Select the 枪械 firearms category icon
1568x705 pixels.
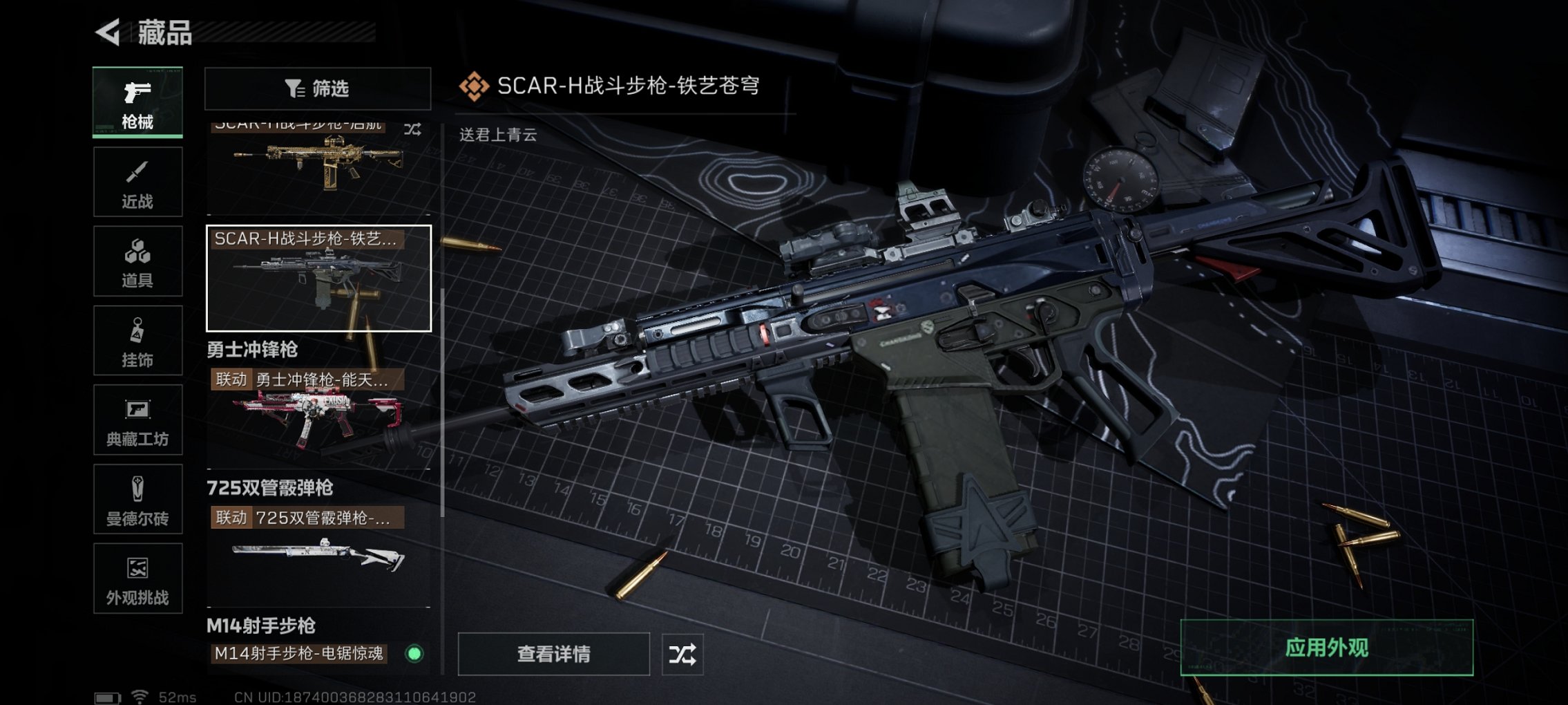[137, 100]
